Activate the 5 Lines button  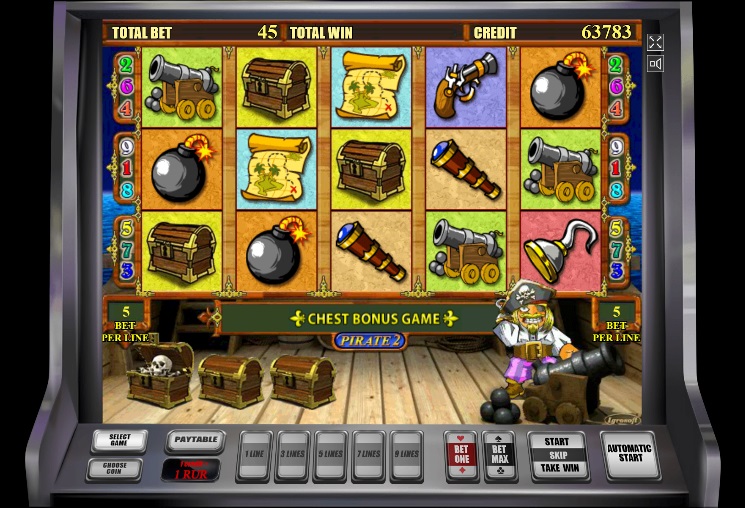pyautogui.click(x=330, y=455)
